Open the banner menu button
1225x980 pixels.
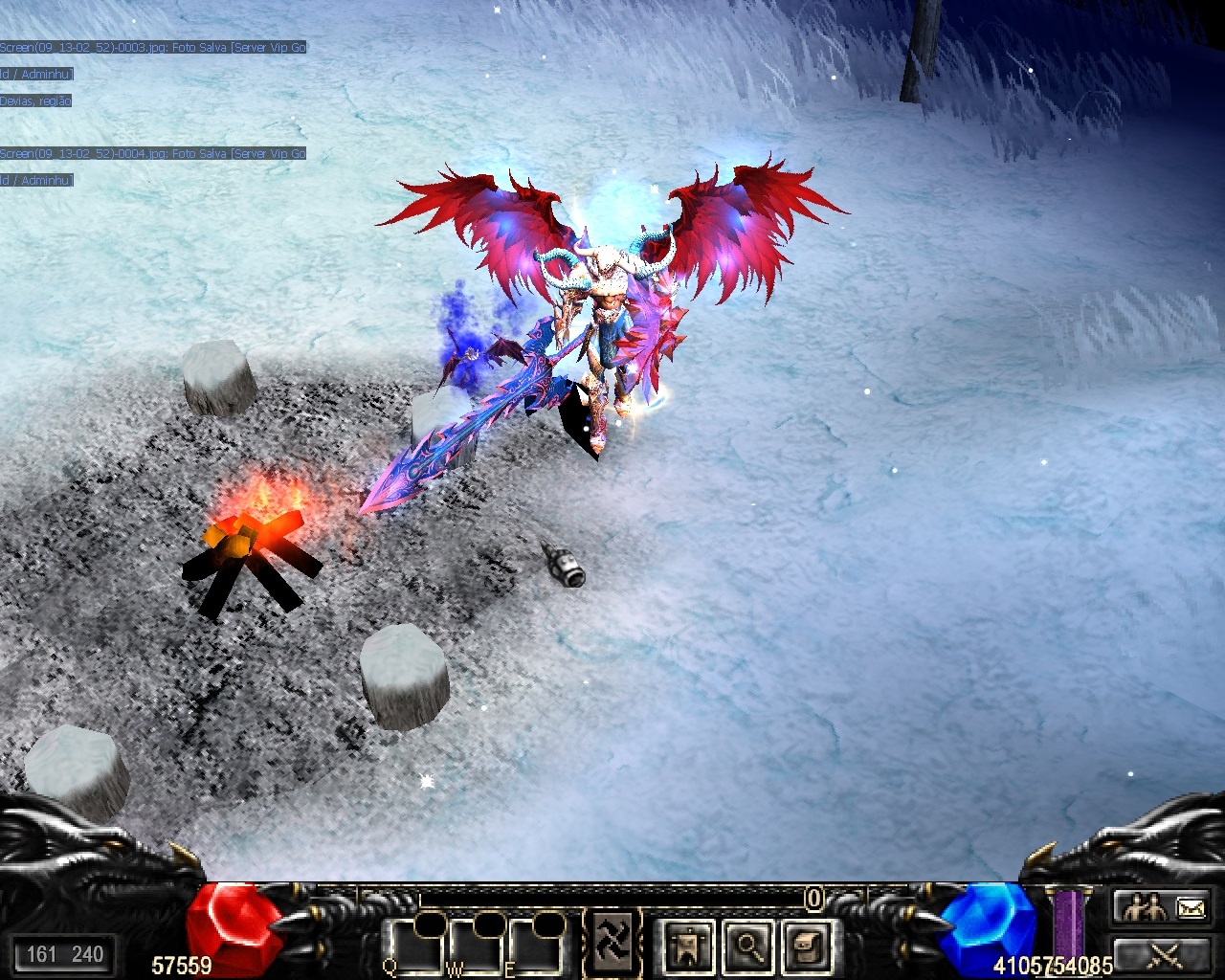(688, 946)
